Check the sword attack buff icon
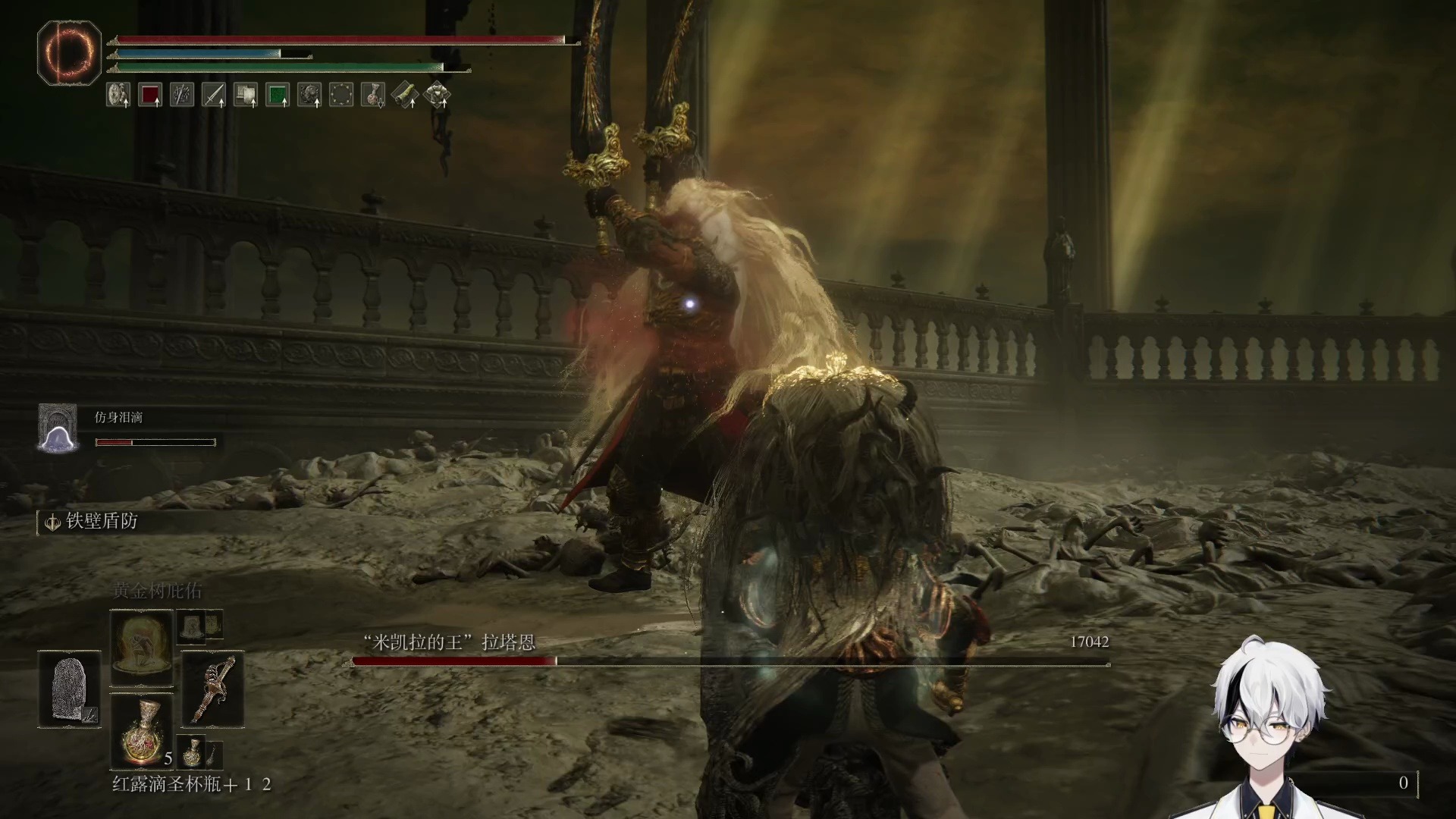This screenshot has width=1456, height=819. pyautogui.click(x=214, y=95)
